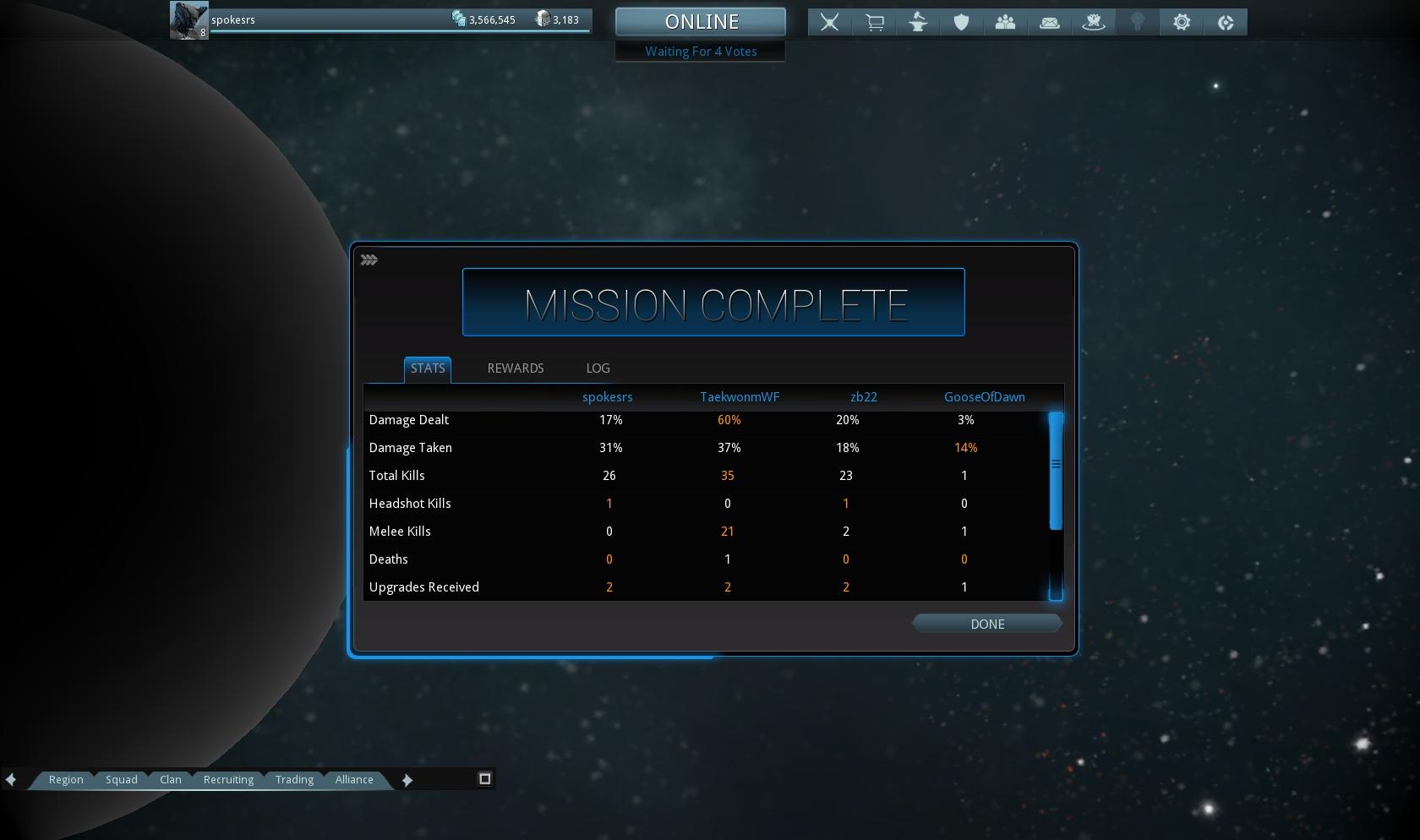Open the Alliance chat tab

coord(354,779)
